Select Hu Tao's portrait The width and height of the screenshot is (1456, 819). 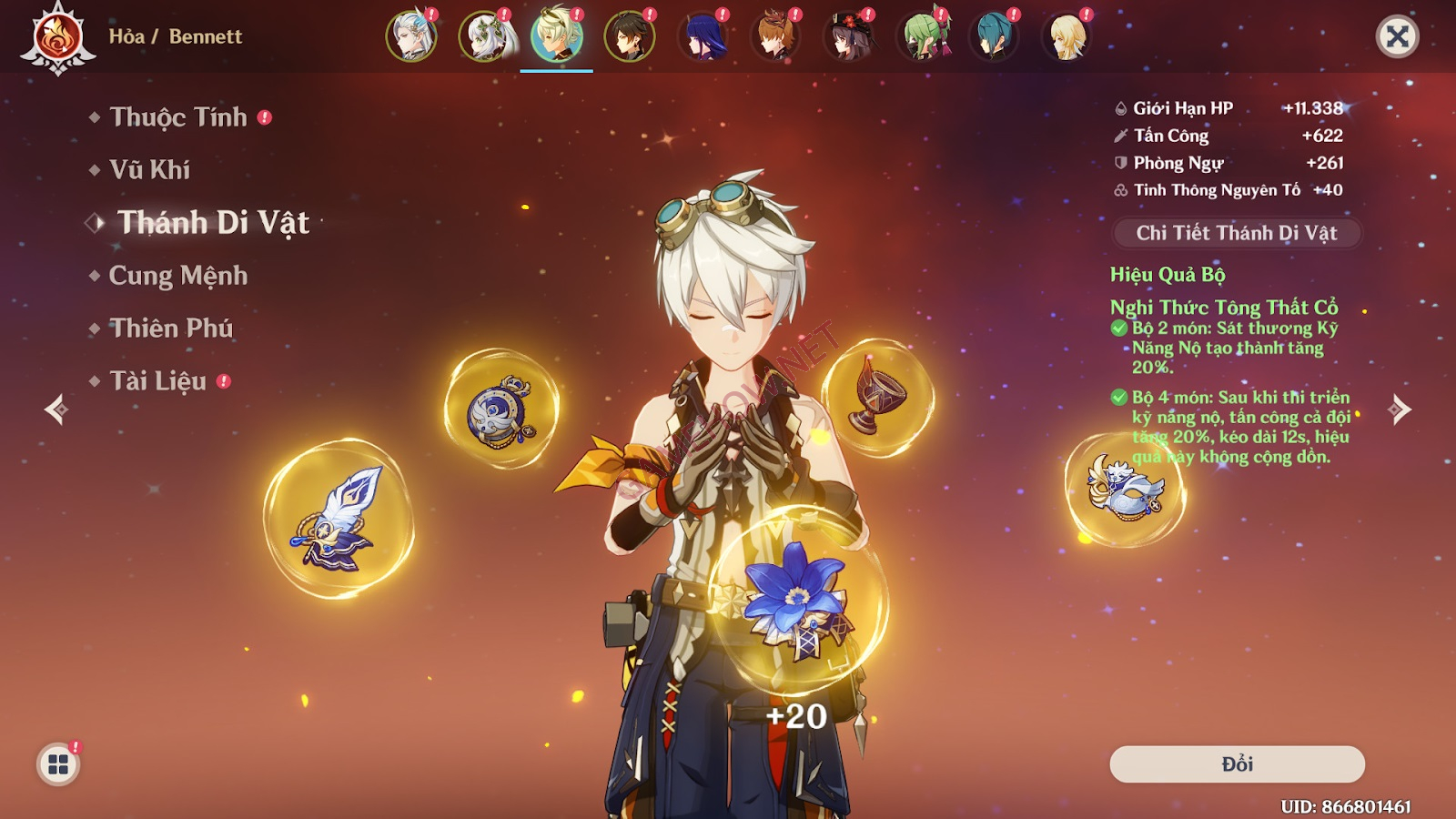coord(848,36)
